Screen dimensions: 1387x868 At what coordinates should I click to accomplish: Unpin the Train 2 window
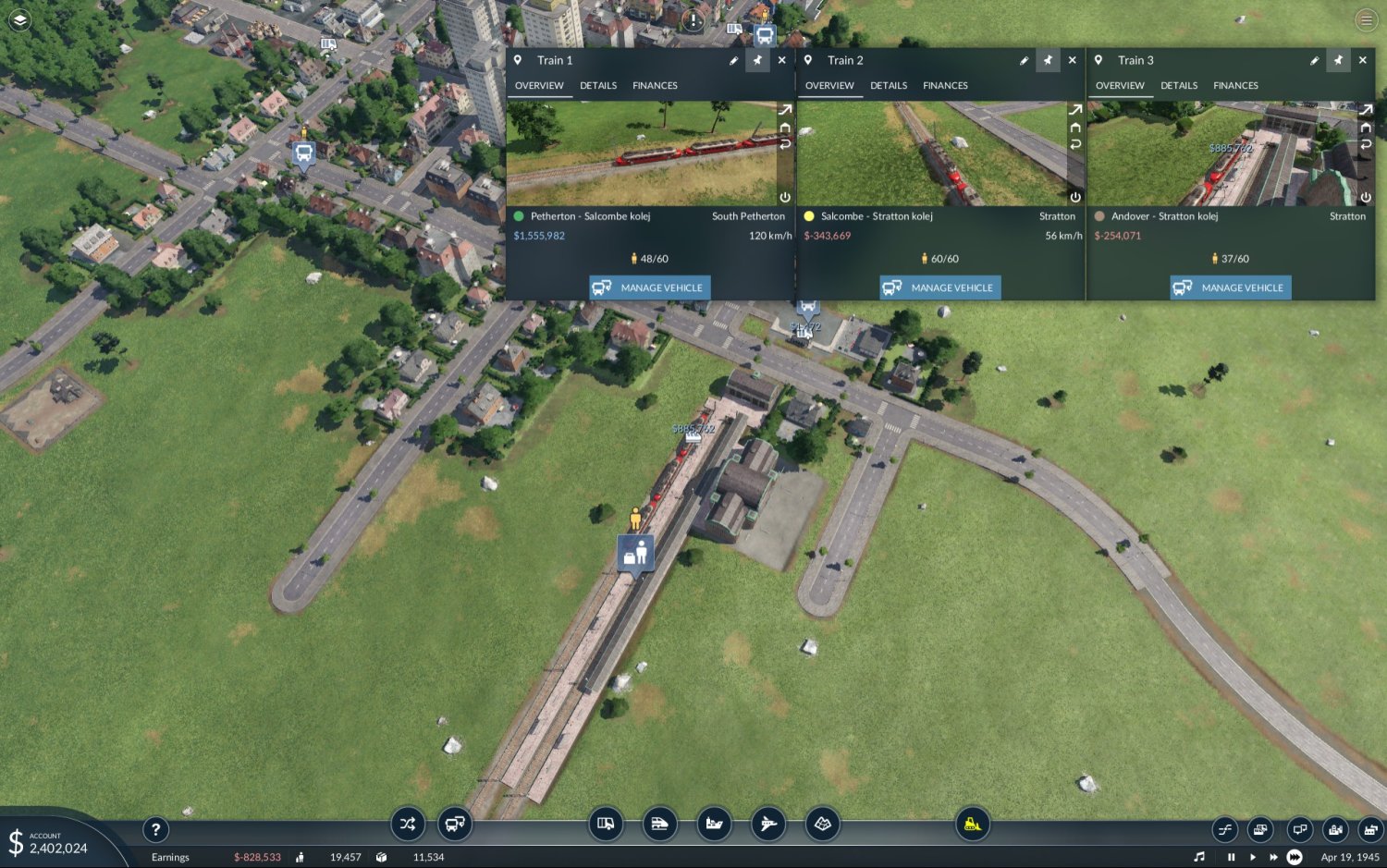click(1048, 60)
